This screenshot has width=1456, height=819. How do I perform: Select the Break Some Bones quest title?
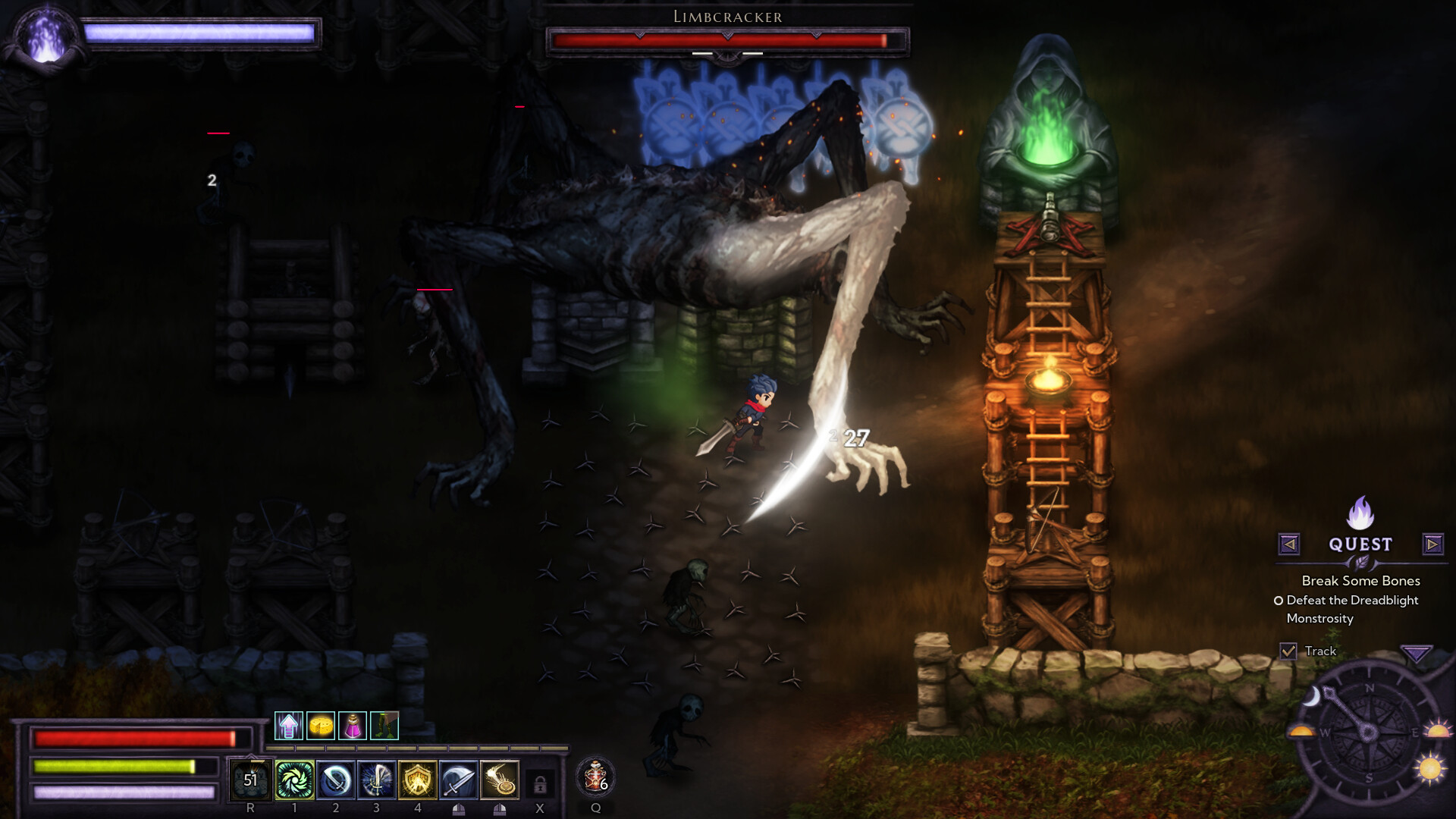coord(1360,581)
